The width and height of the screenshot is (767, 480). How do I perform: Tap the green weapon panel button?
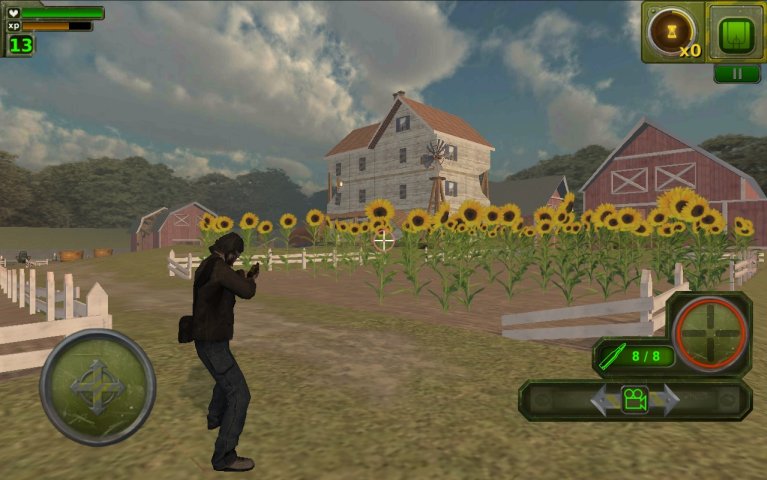coord(736,33)
